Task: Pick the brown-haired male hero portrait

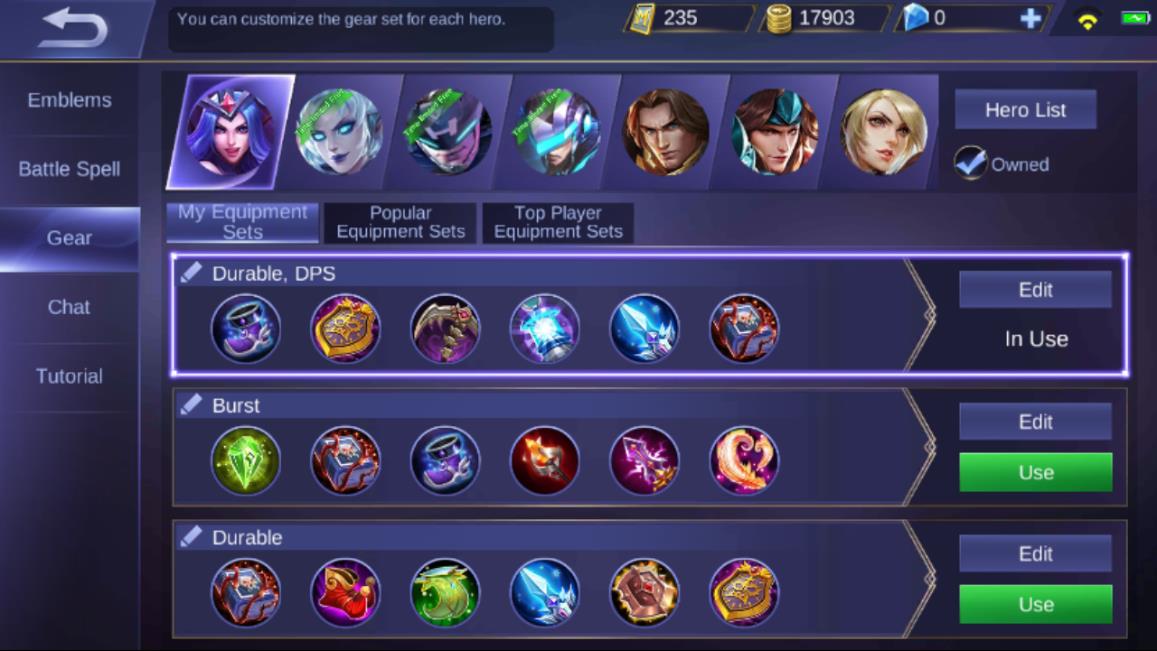Action: coord(665,131)
